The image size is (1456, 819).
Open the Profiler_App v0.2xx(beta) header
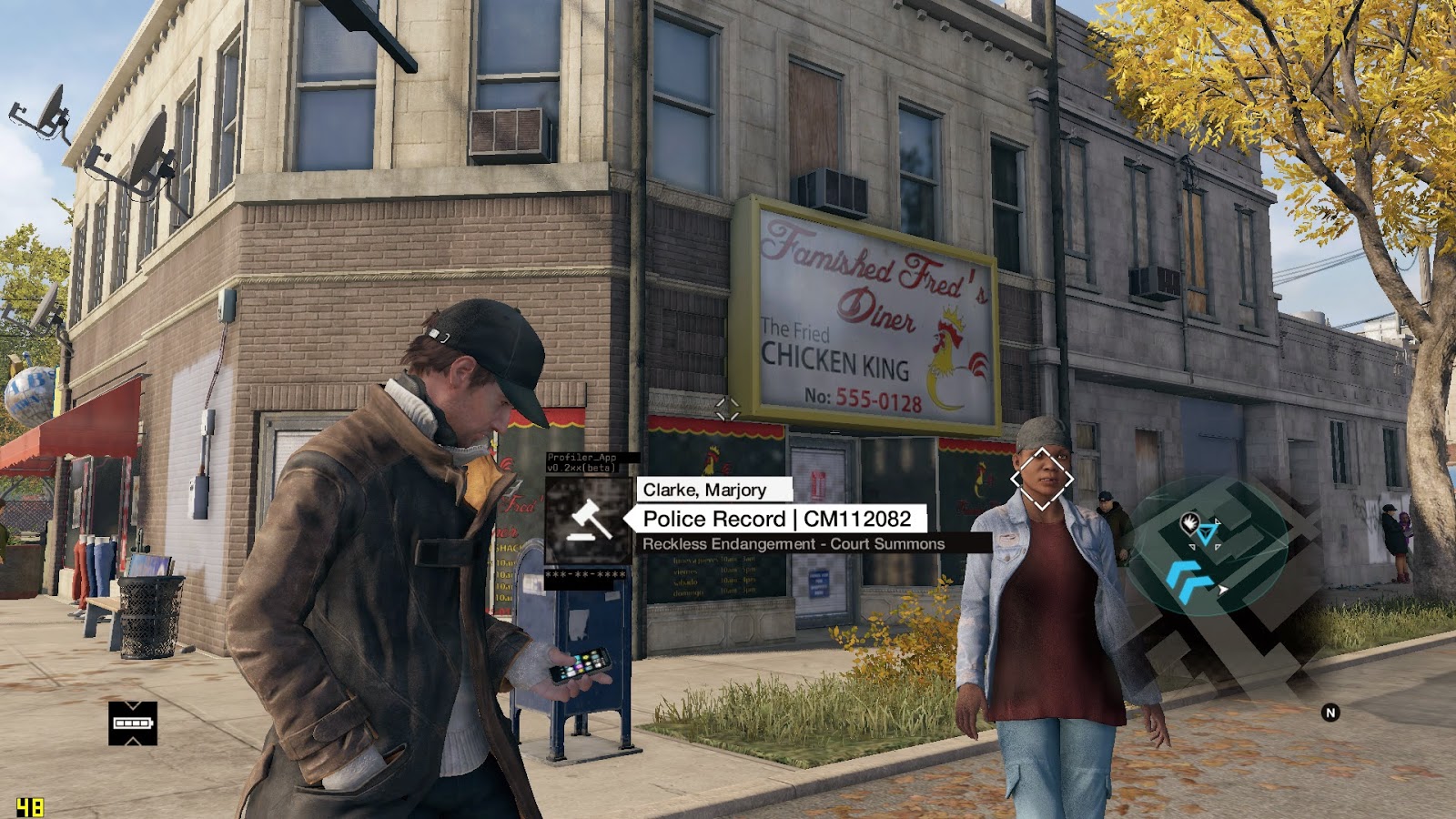pyautogui.click(x=581, y=460)
